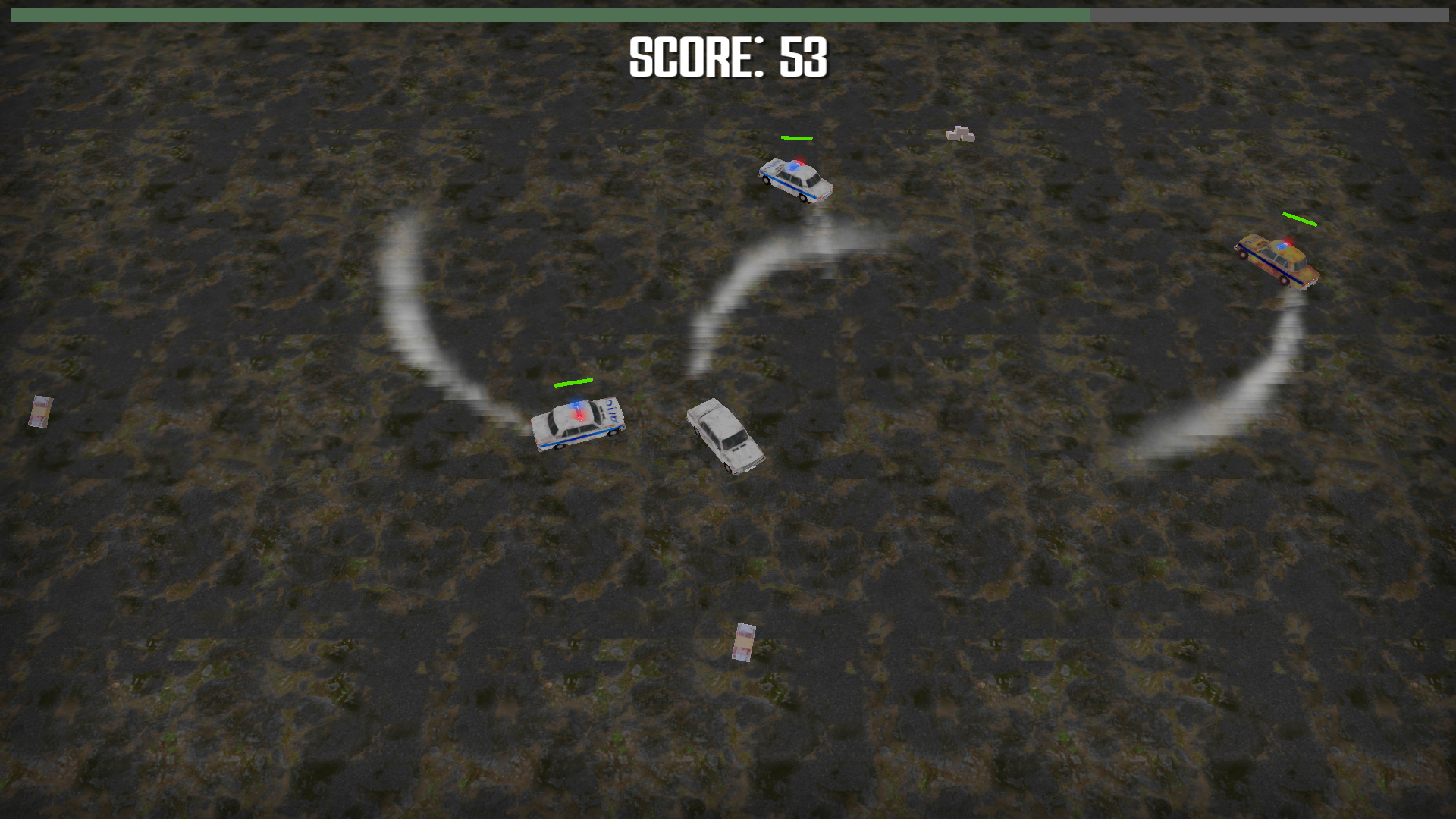Toggle the left police car's health bar
Image resolution: width=1456 pixels, height=819 pixels.
[x=573, y=384]
